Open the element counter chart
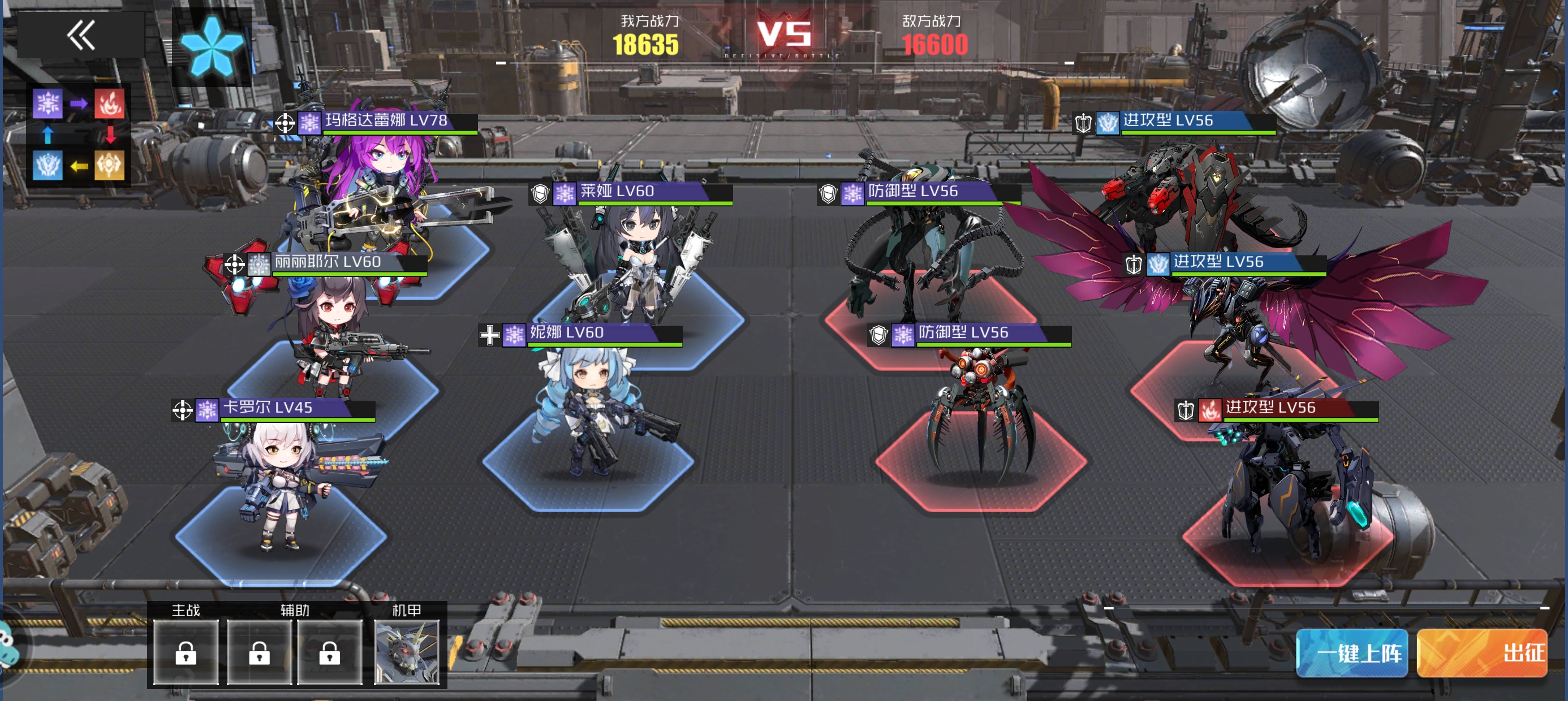The height and width of the screenshot is (701, 1568). tap(79, 135)
